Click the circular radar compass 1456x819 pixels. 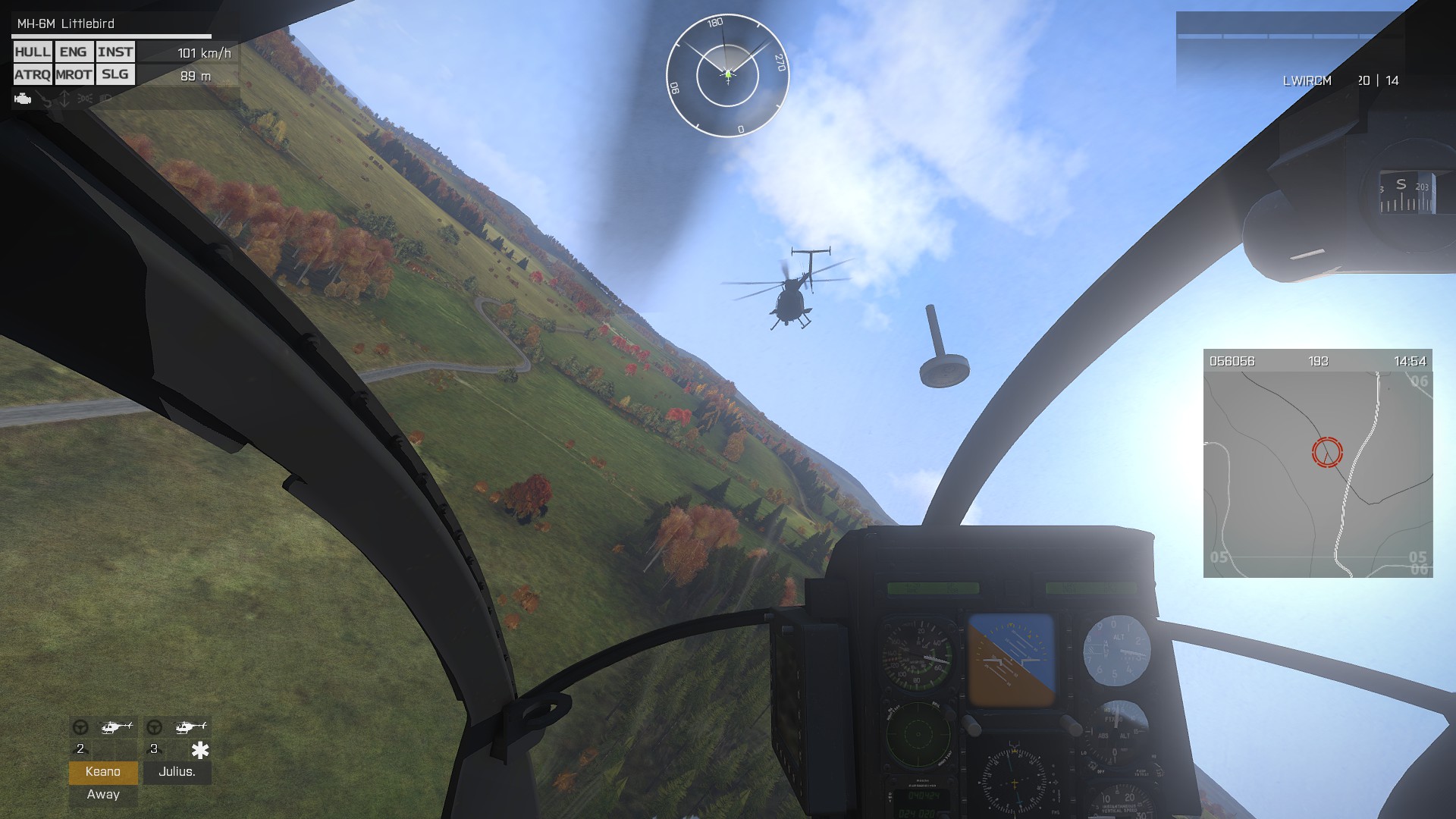pyautogui.click(x=727, y=75)
